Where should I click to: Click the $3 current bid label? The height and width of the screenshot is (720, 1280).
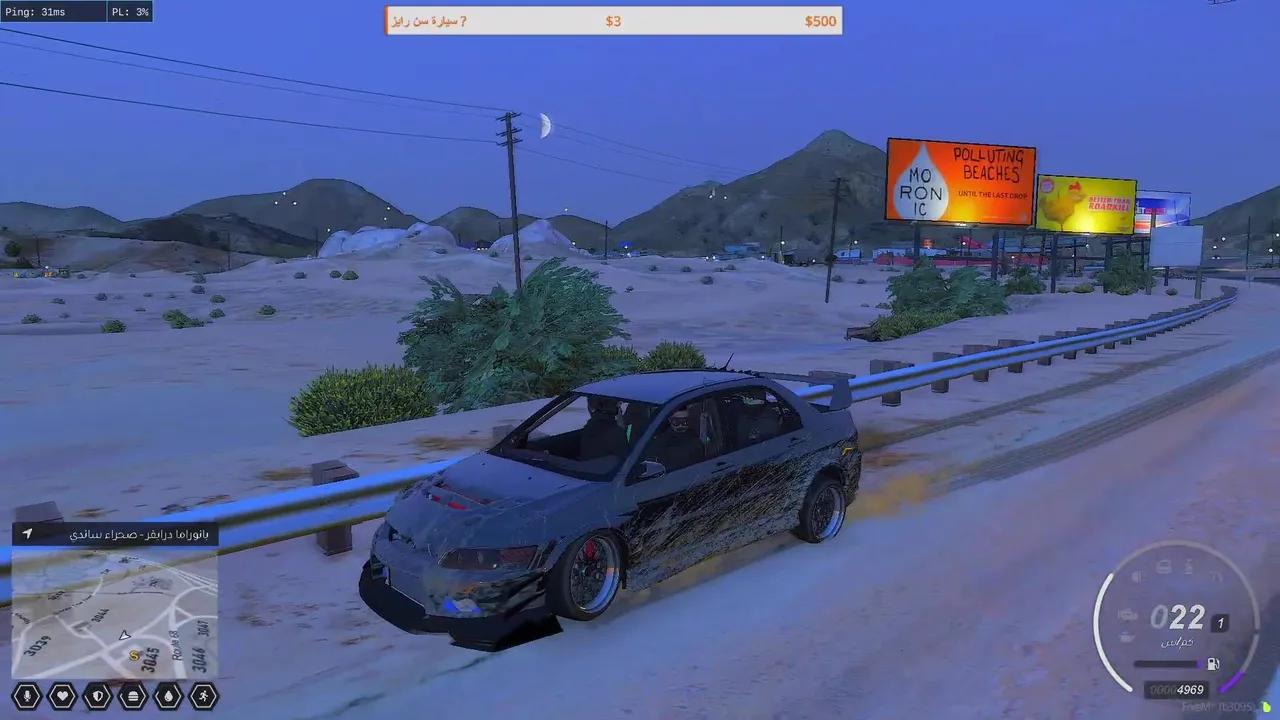[x=614, y=20]
